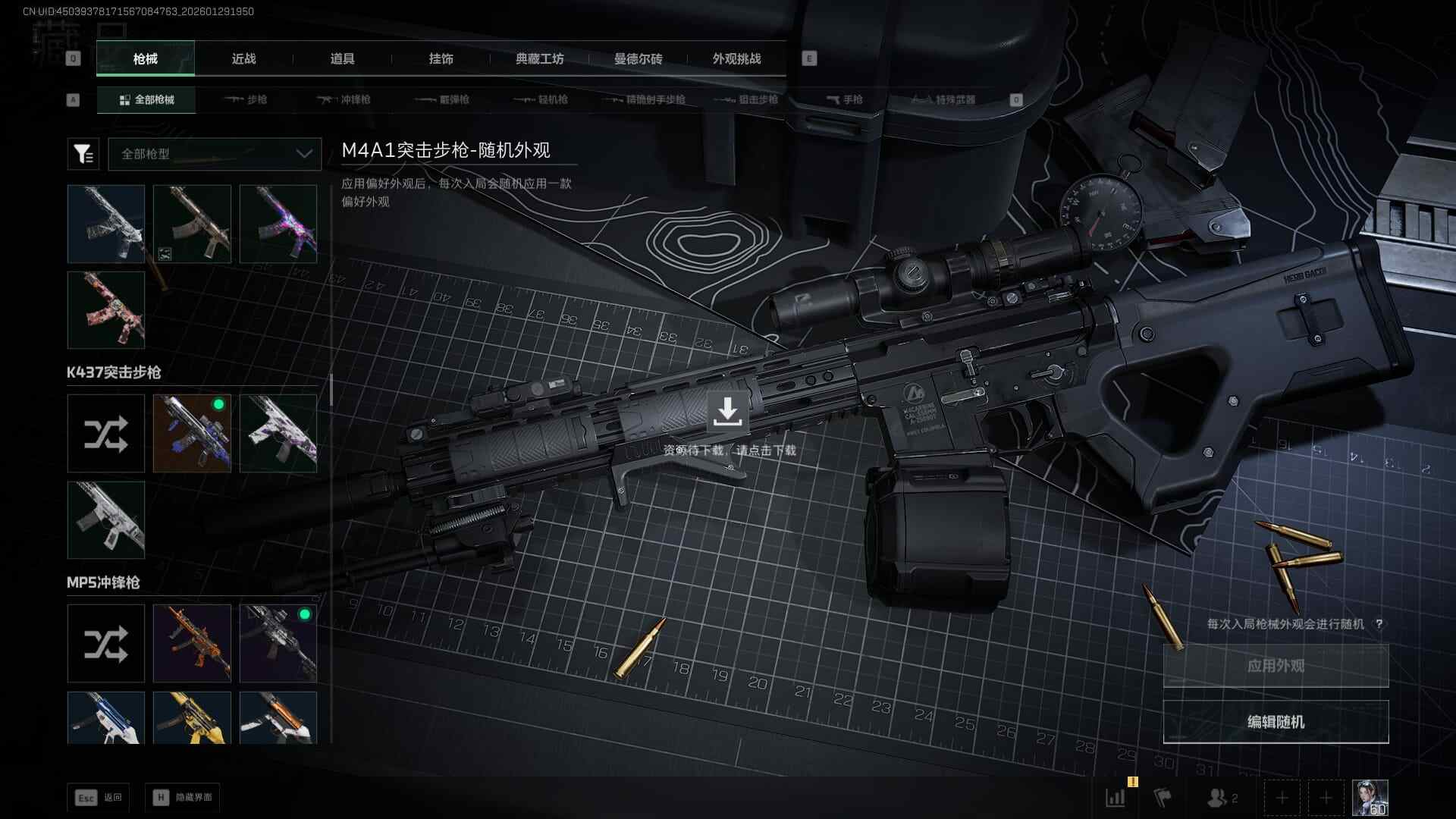Image resolution: width=1456 pixels, height=819 pixels.
Task: Click the download icon on the weapon
Action: [x=727, y=411]
